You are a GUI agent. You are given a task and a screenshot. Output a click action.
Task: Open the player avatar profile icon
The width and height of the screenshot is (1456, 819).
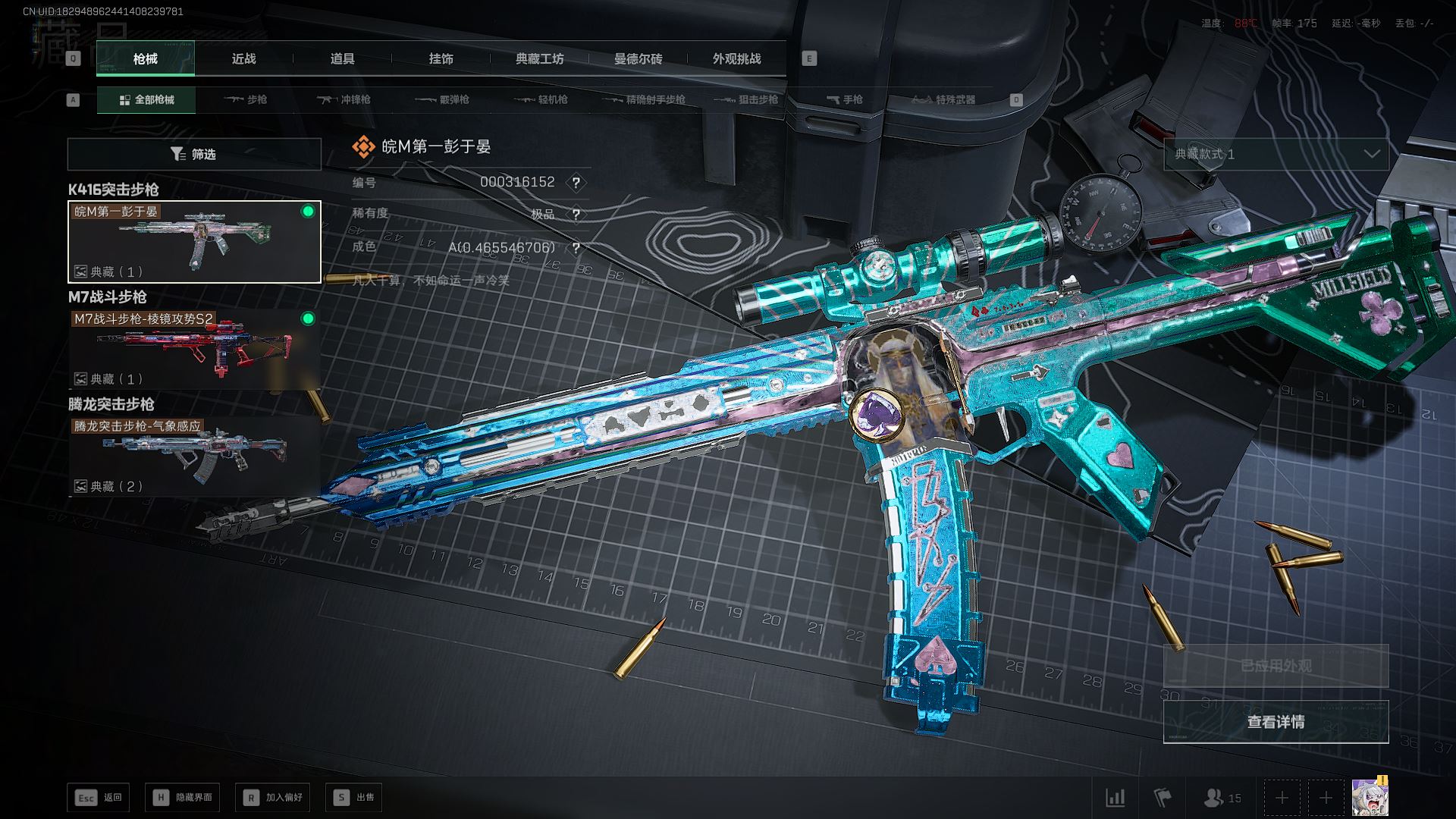click(1369, 798)
